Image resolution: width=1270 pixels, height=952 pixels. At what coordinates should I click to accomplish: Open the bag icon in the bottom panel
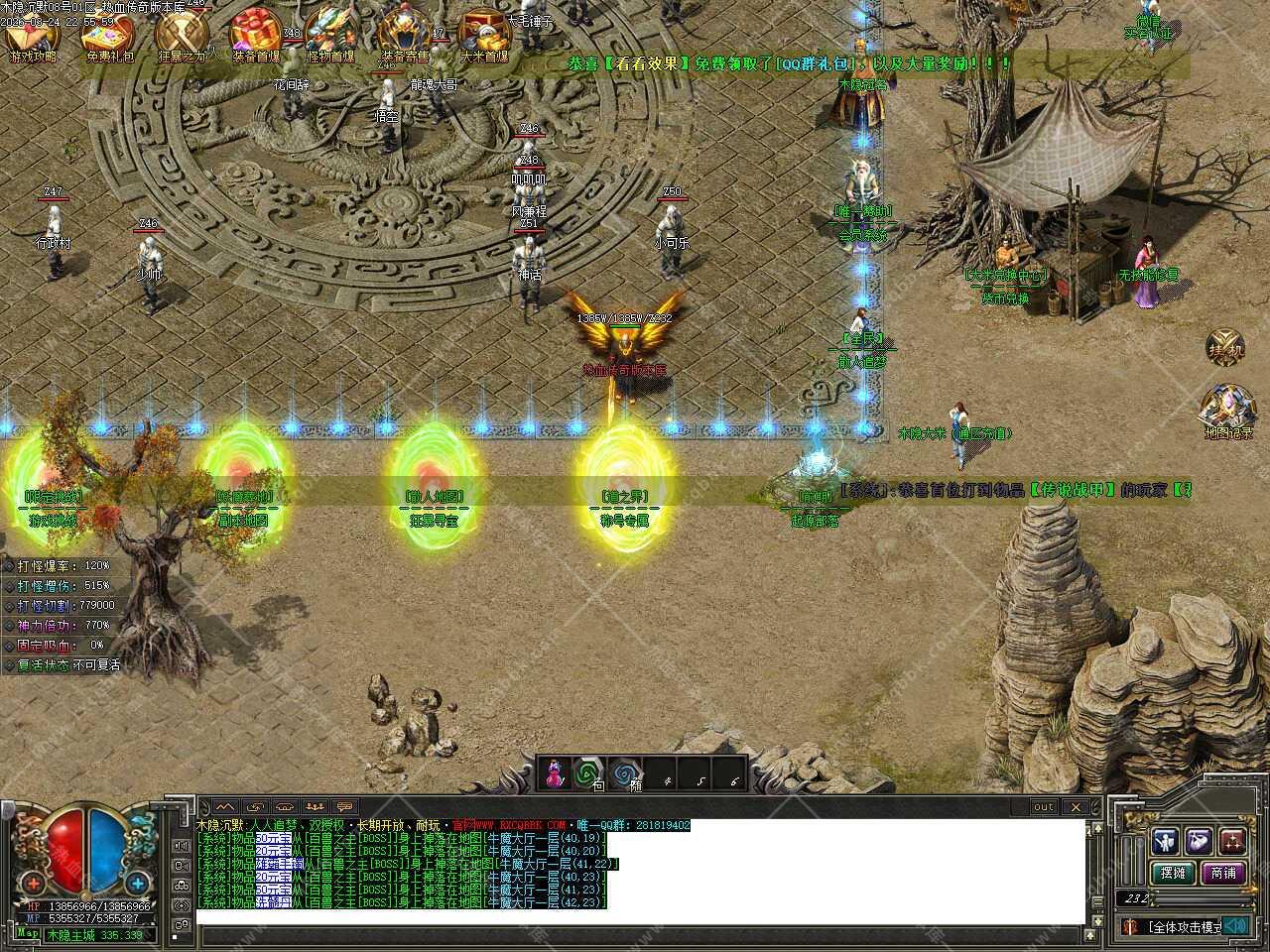(1199, 841)
